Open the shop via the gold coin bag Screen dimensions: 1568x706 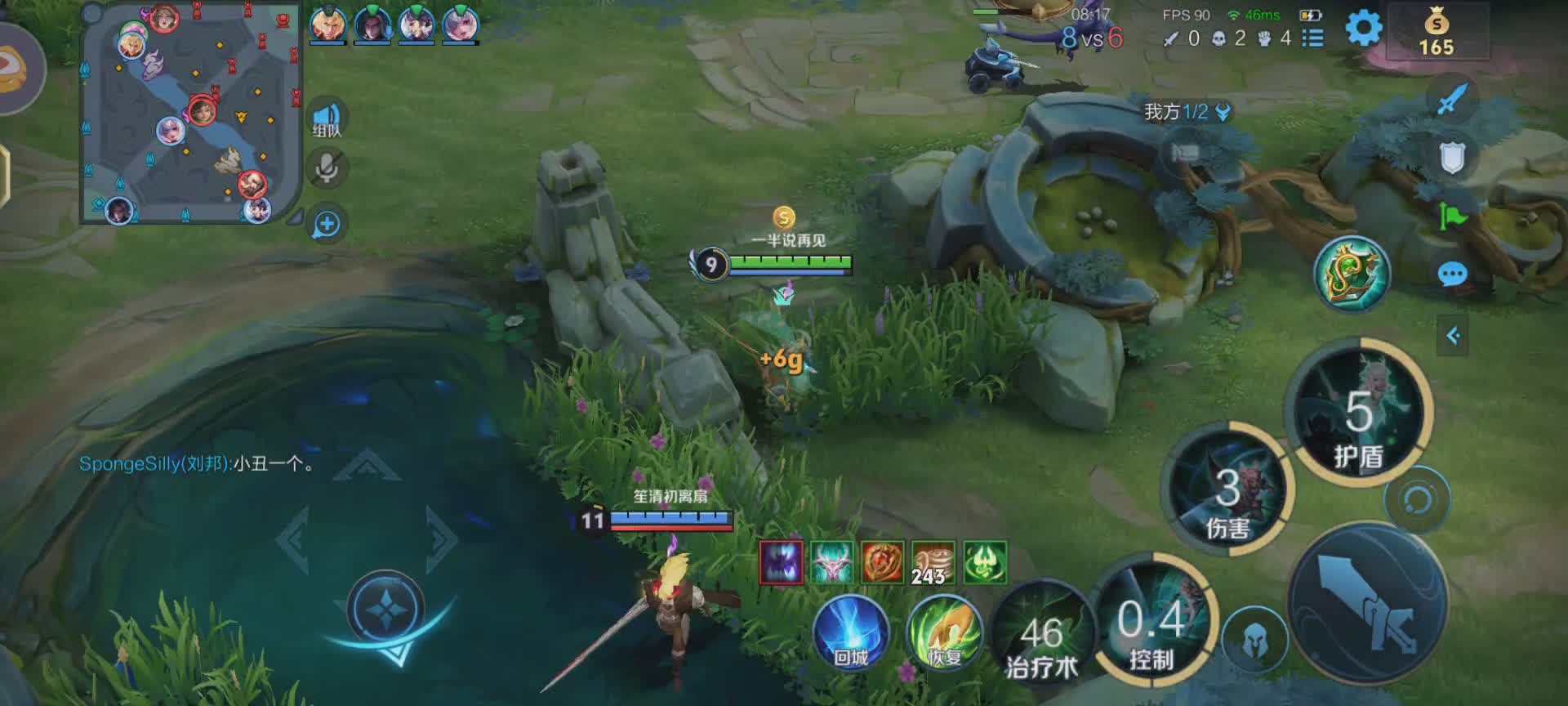click(x=1436, y=33)
